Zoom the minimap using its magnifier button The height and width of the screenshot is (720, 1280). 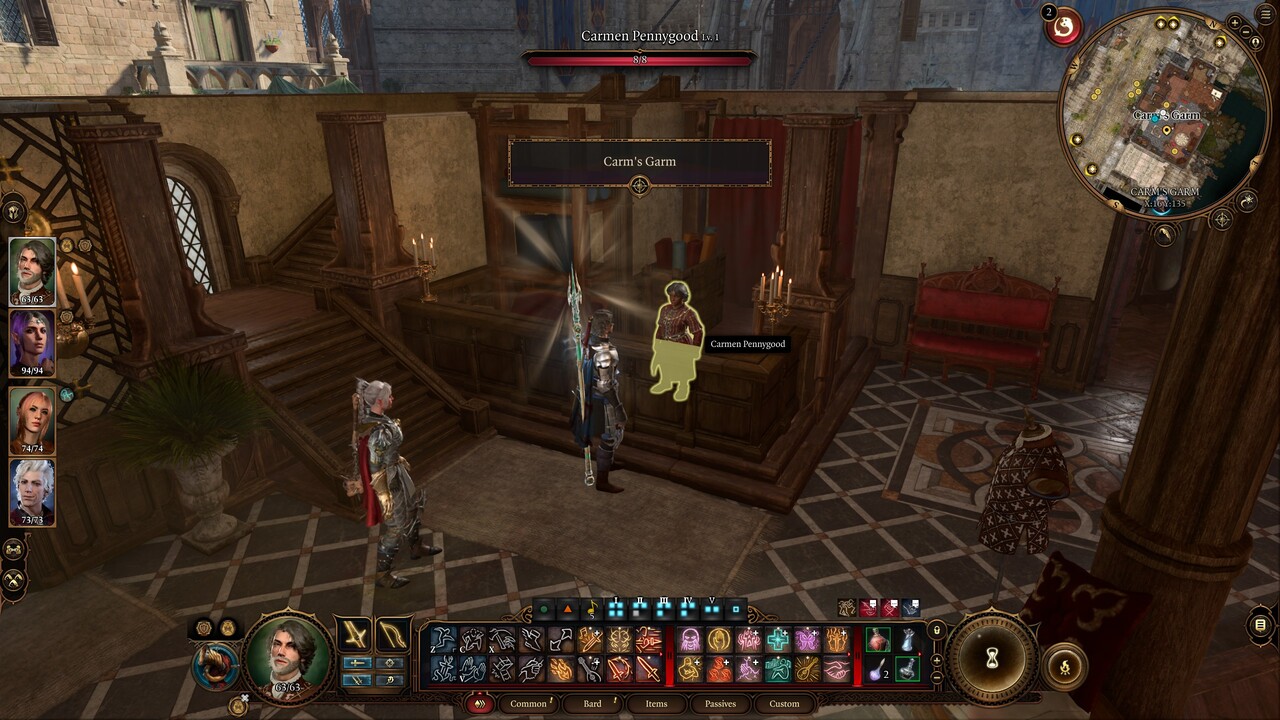[1235, 22]
